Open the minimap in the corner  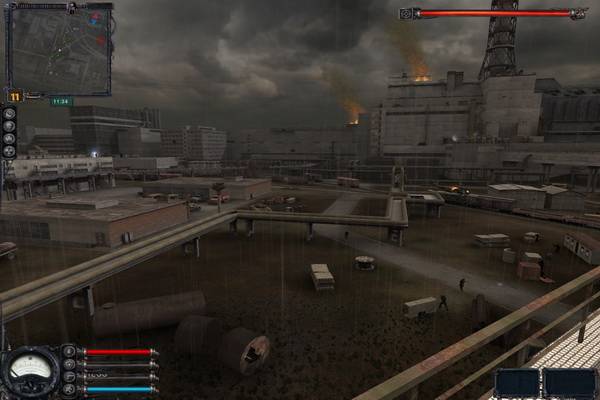[58, 48]
